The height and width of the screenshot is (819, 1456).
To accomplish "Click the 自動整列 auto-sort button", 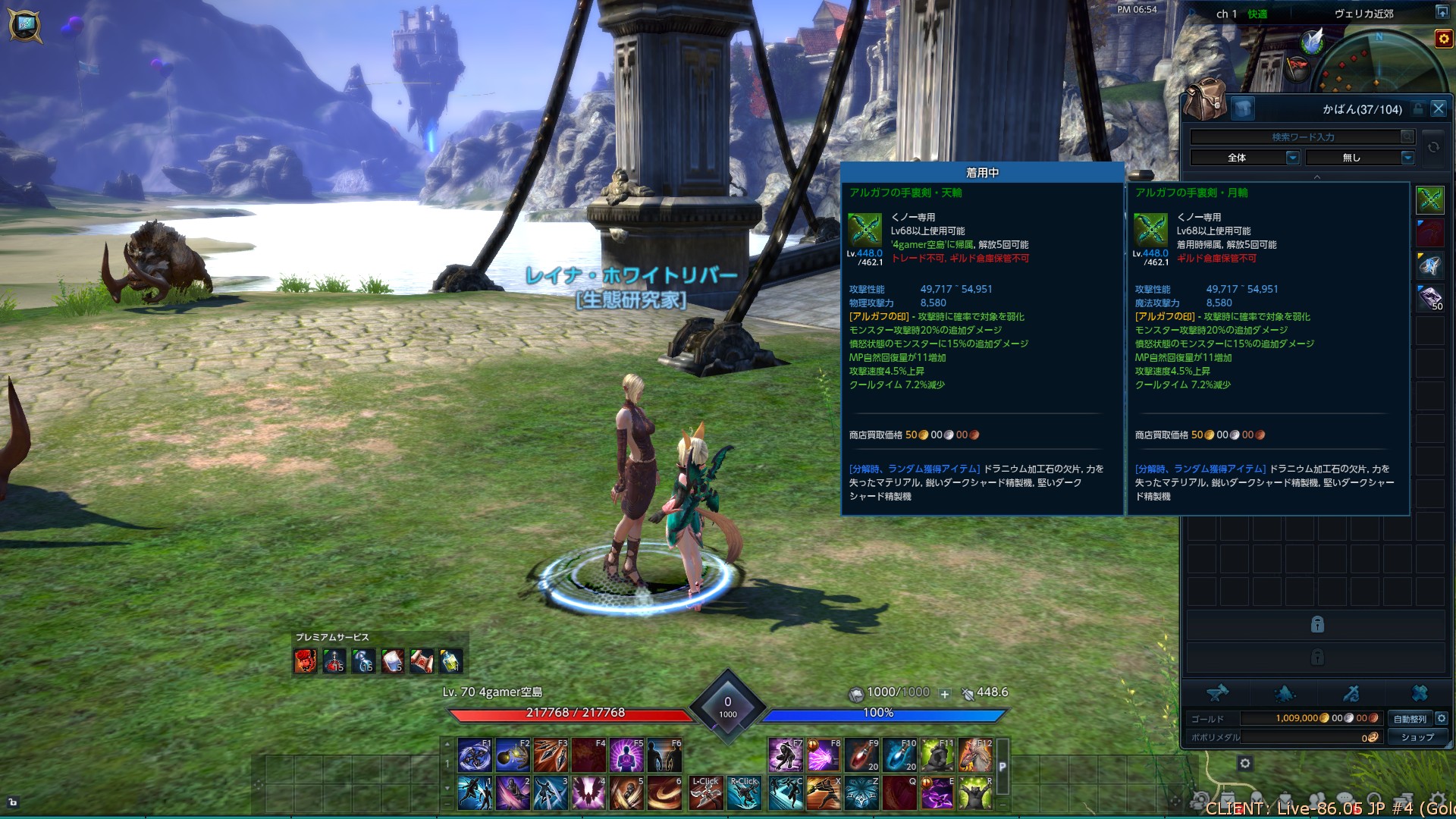I will 1410,719.
